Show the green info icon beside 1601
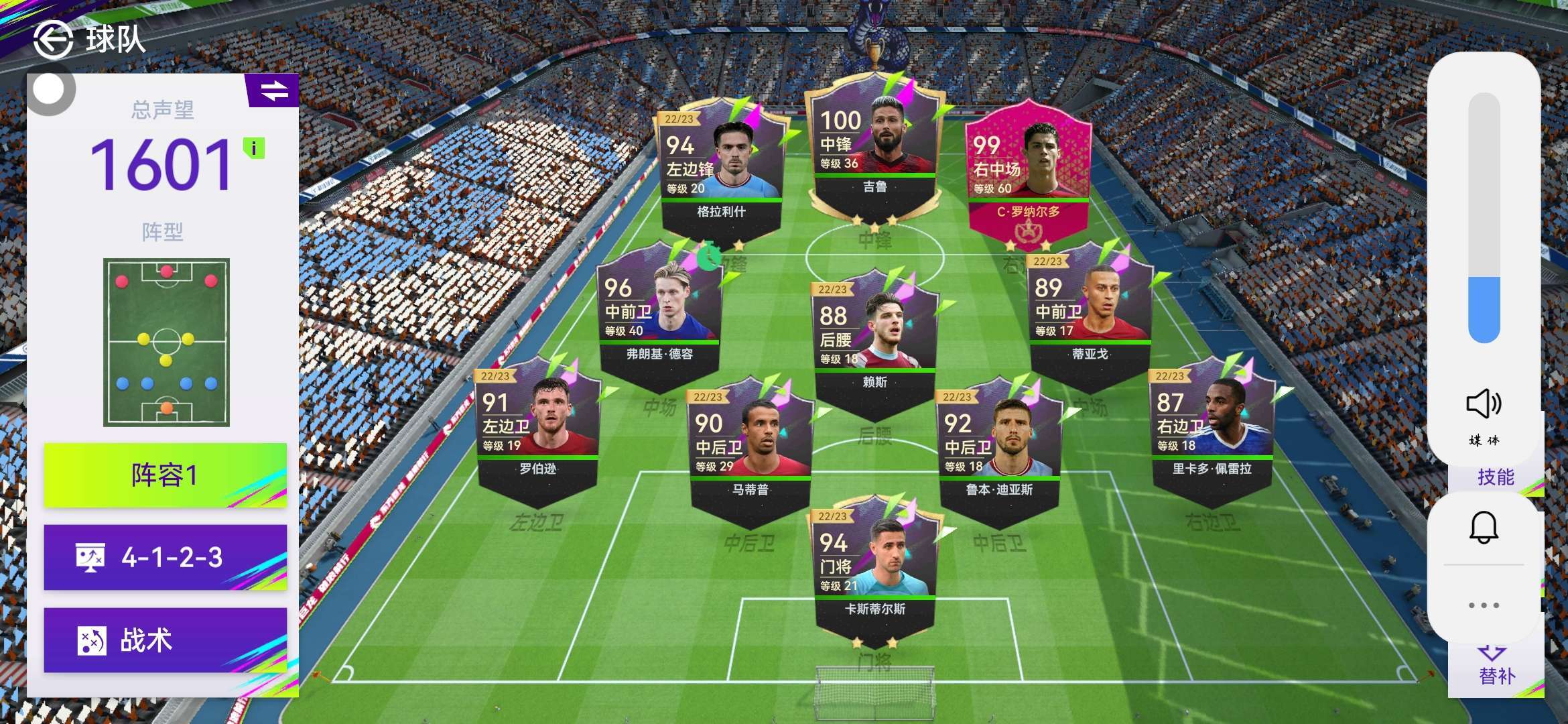Image resolution: width=1568 pixels, height=724 pixels. pyautogui.click(x=254, y=148)
